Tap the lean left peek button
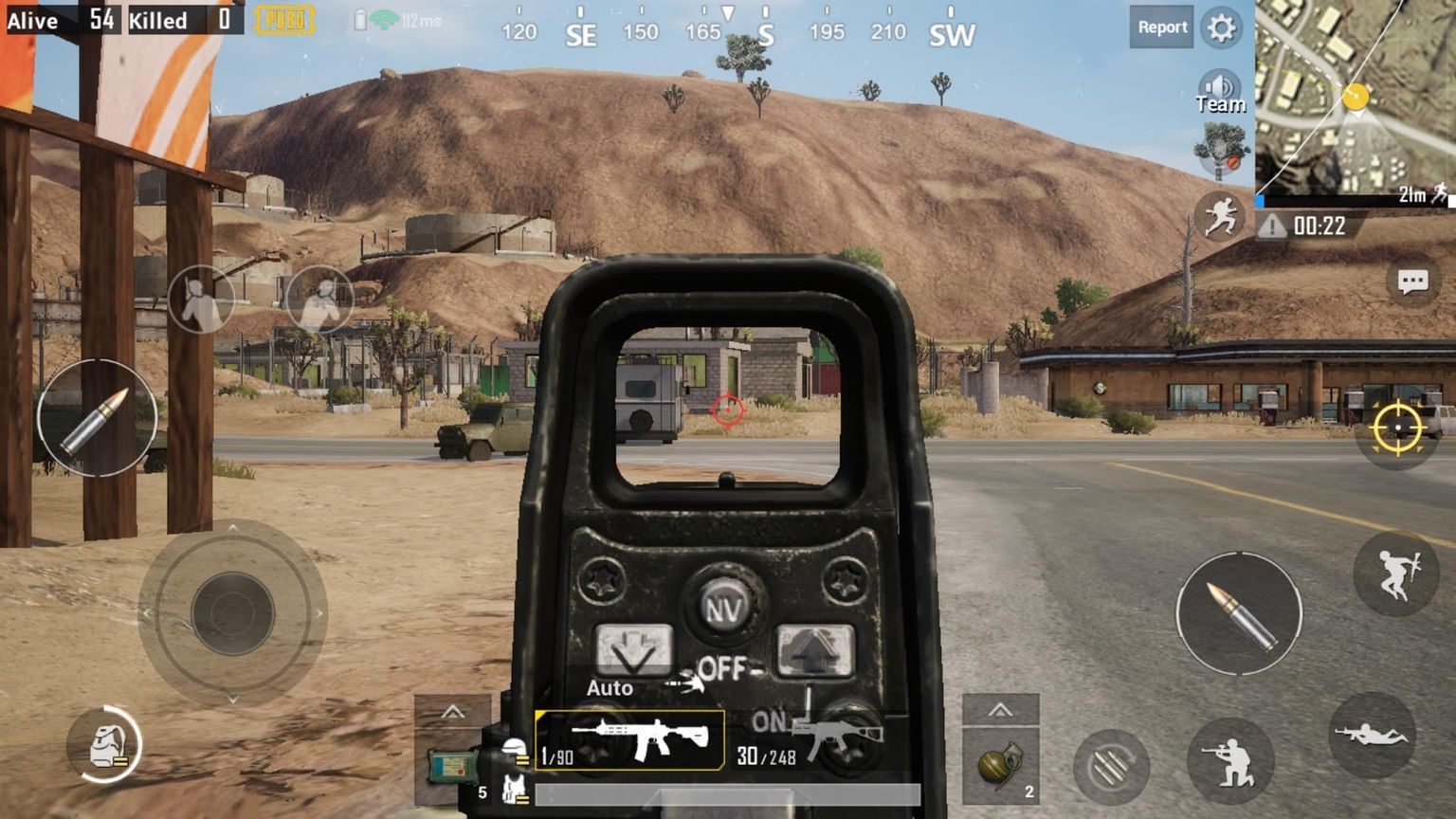The height and width of the screenshot is (819, 1456). point(200,300)
